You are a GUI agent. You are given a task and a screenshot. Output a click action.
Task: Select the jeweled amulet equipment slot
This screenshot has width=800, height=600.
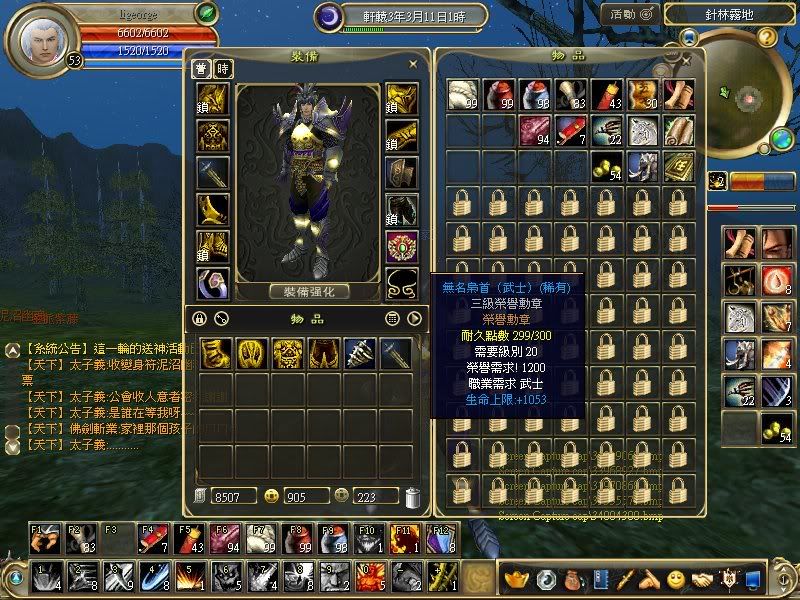[402, 247]
